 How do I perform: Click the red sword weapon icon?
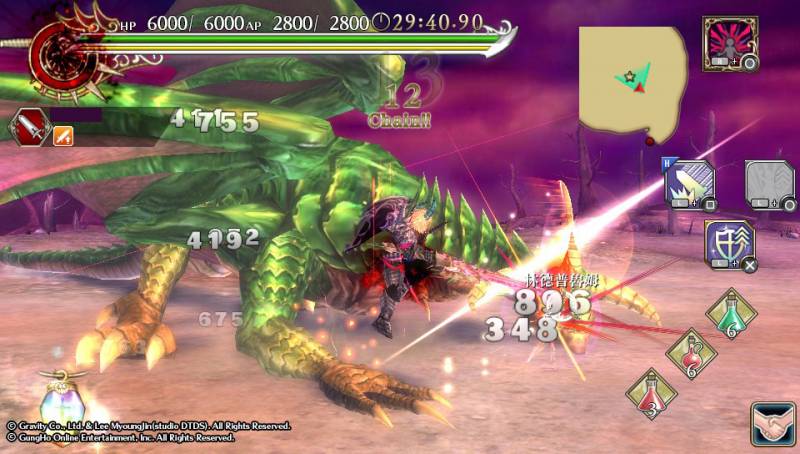point(27,126)
